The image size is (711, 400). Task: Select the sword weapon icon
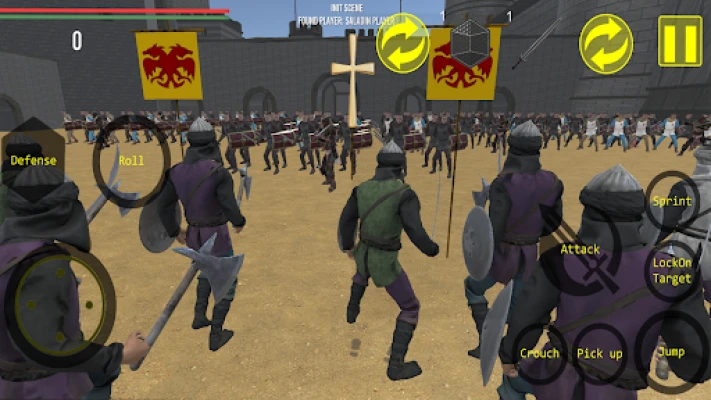541,42
